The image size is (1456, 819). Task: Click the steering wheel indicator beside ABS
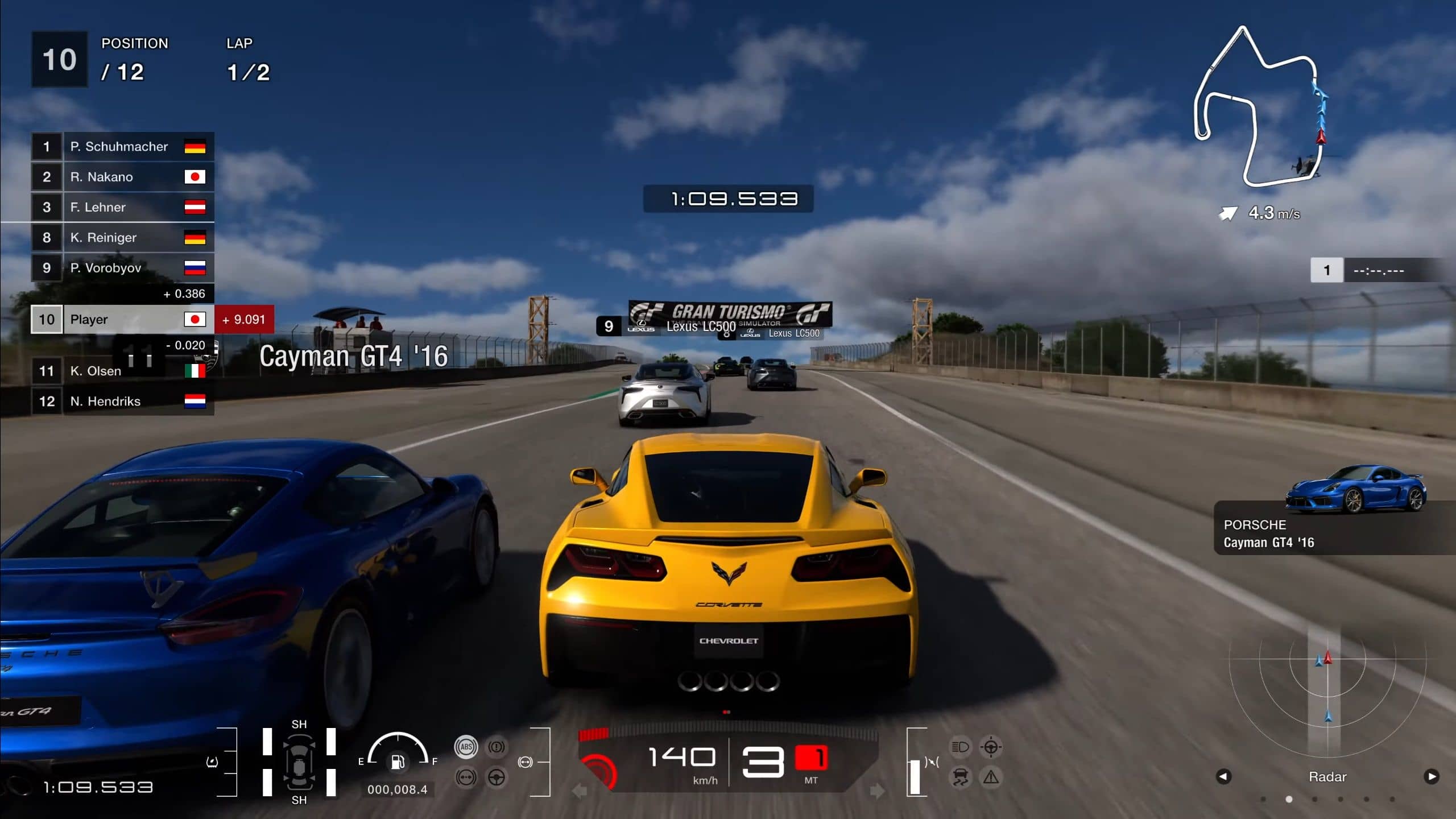pos(497,777)
